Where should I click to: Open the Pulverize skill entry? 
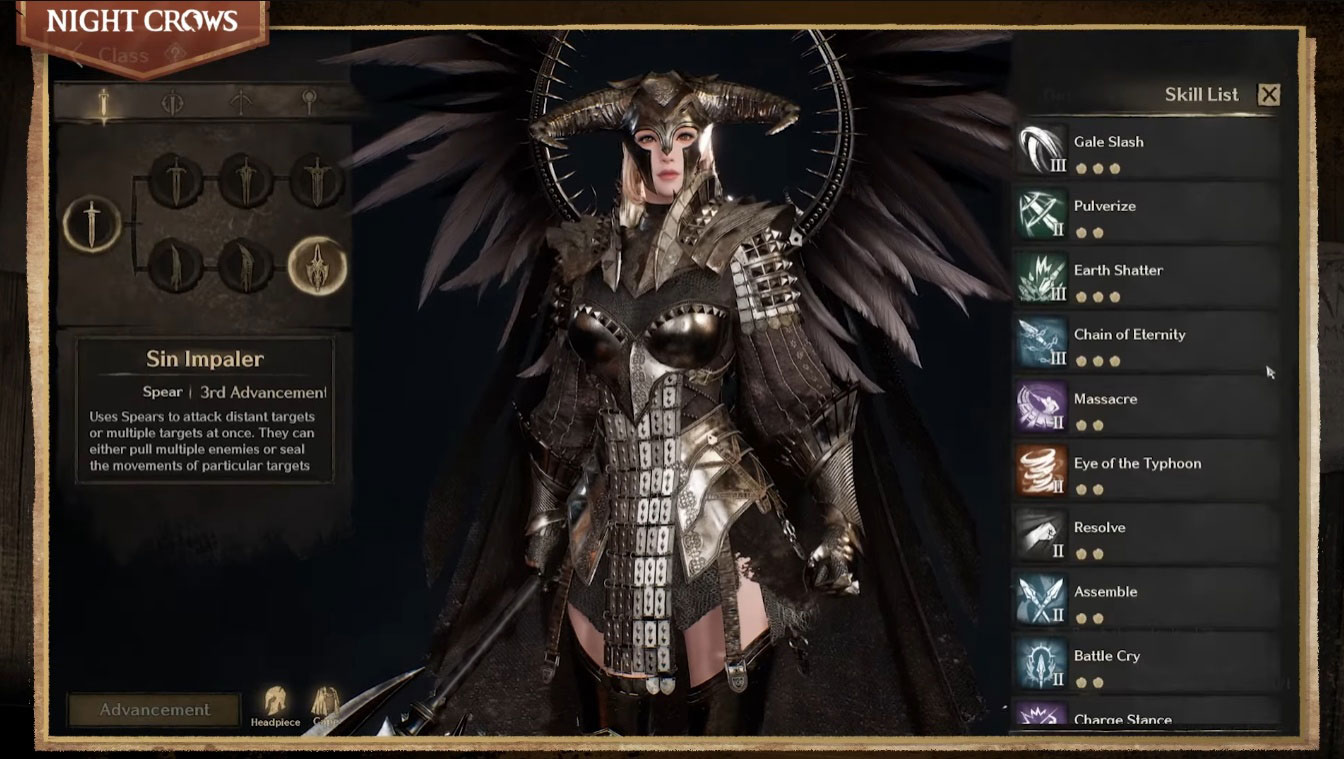(x=1146, y=214)
